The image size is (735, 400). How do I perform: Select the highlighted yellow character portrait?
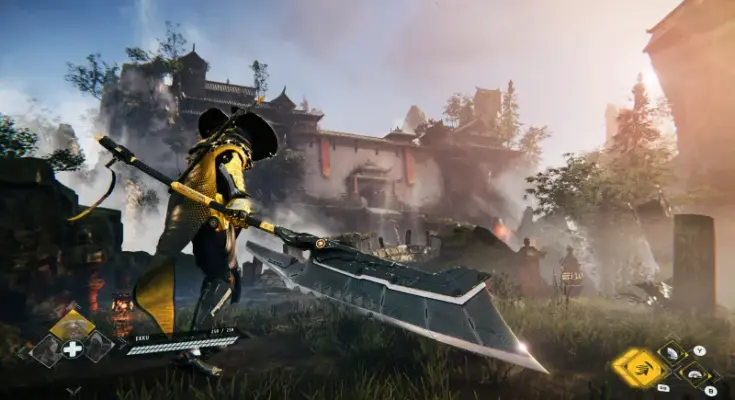pyautogui.click(x=72, y=324)
